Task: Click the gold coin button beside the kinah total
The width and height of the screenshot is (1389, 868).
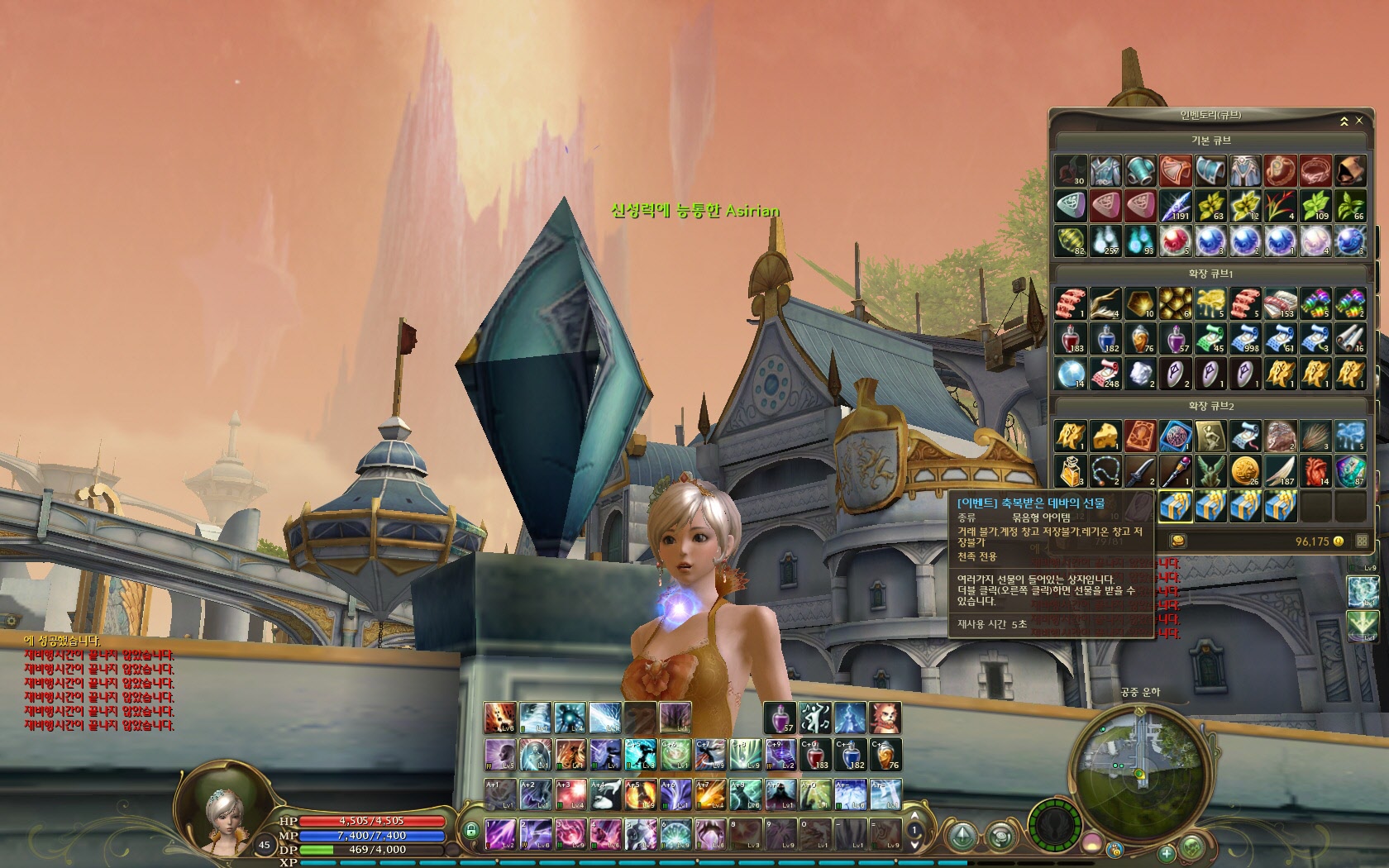Action: pos(1178,541)
